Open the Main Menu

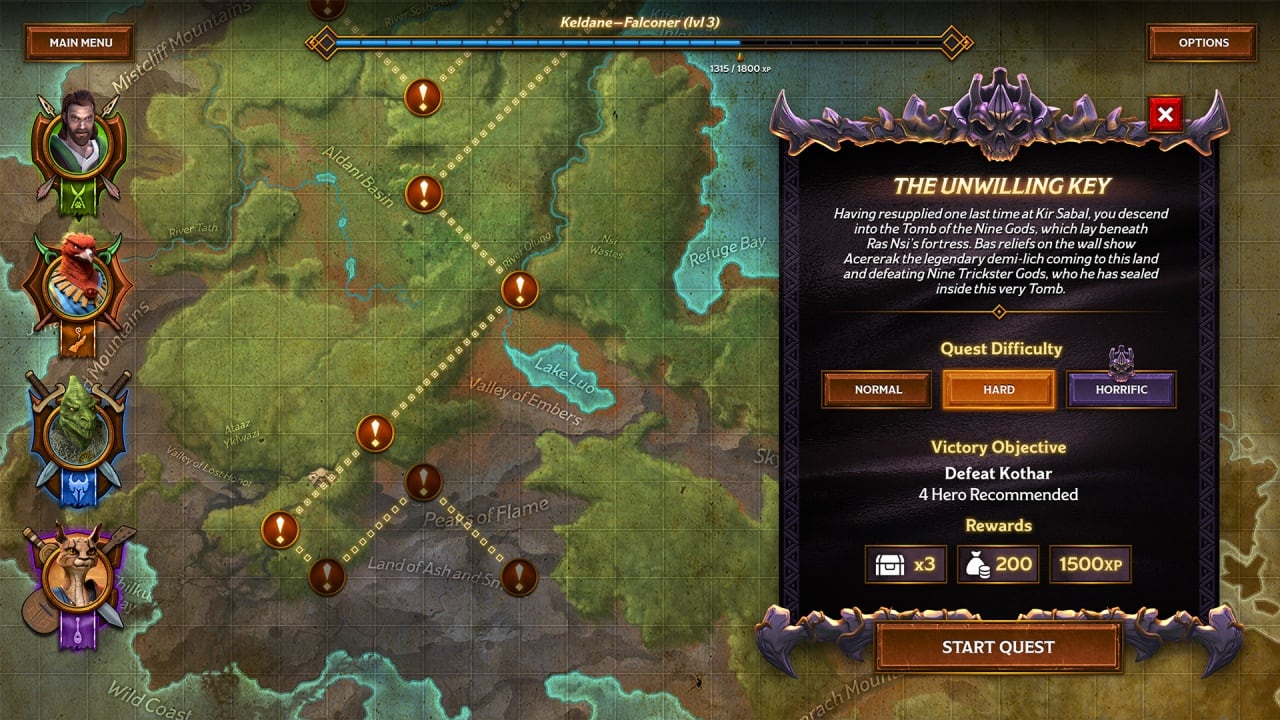80,43
